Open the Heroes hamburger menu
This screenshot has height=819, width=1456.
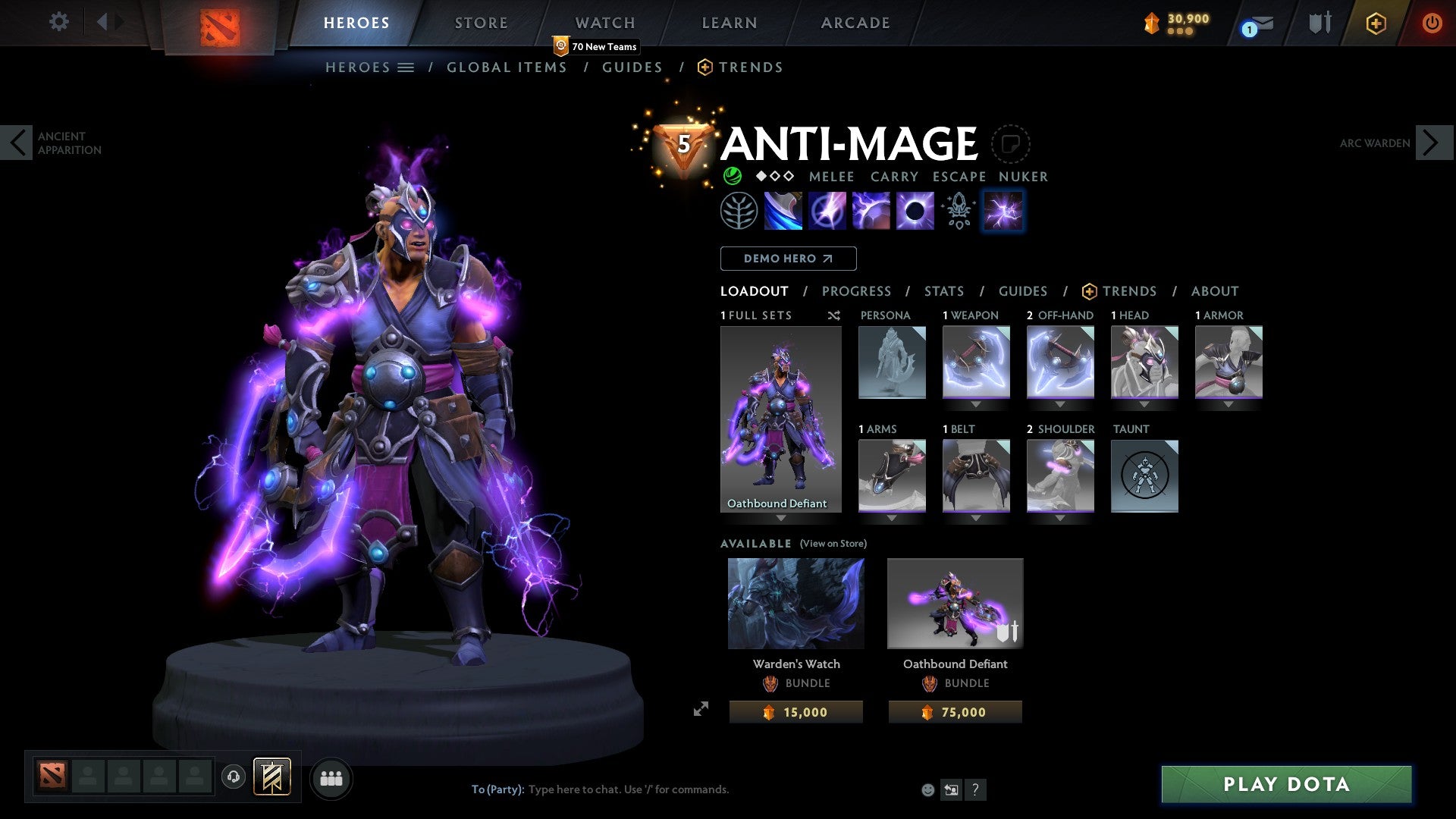(406, 67)
